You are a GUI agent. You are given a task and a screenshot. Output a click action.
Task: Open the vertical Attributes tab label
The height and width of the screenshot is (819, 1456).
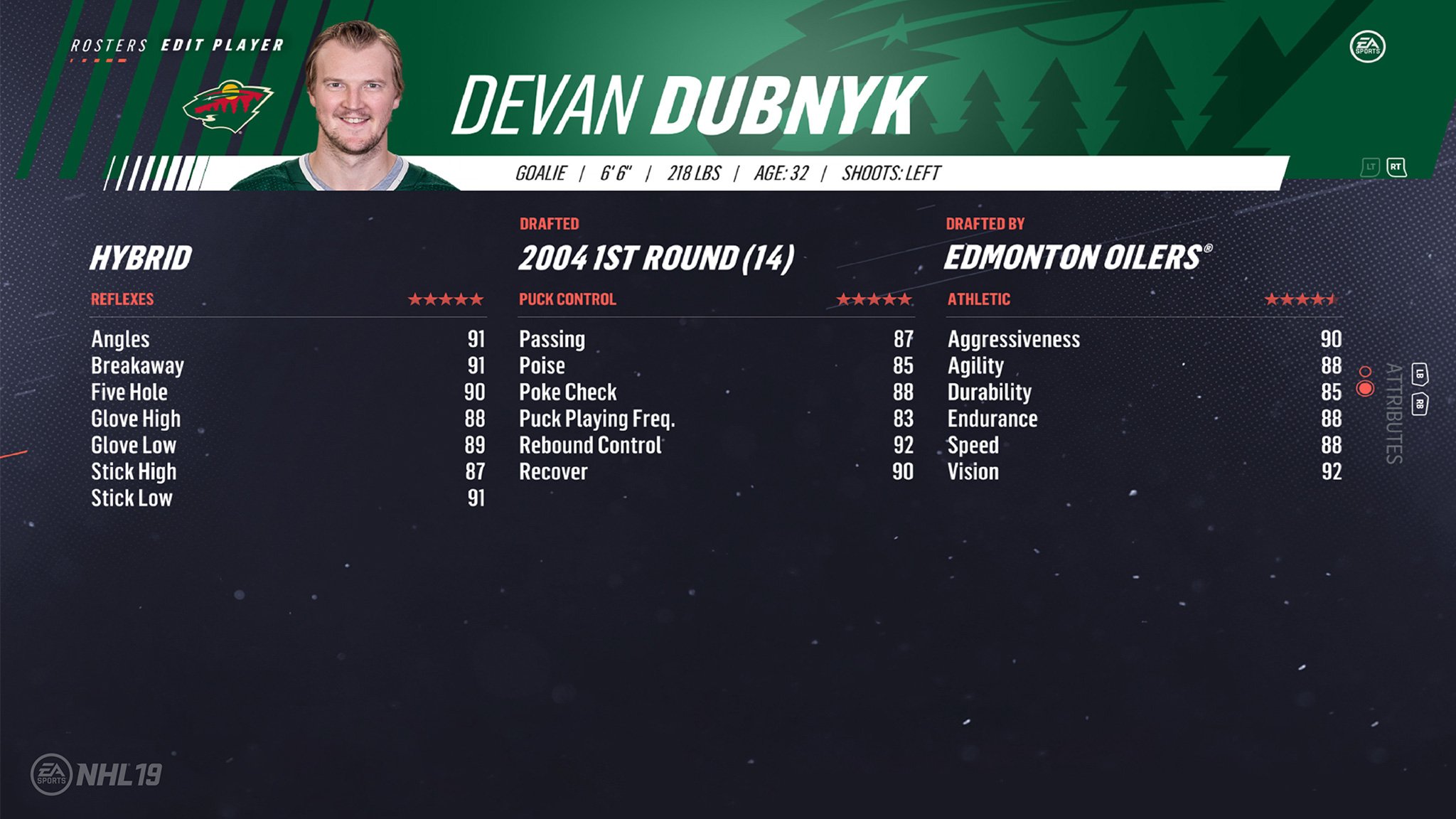tap(1393, 413)
